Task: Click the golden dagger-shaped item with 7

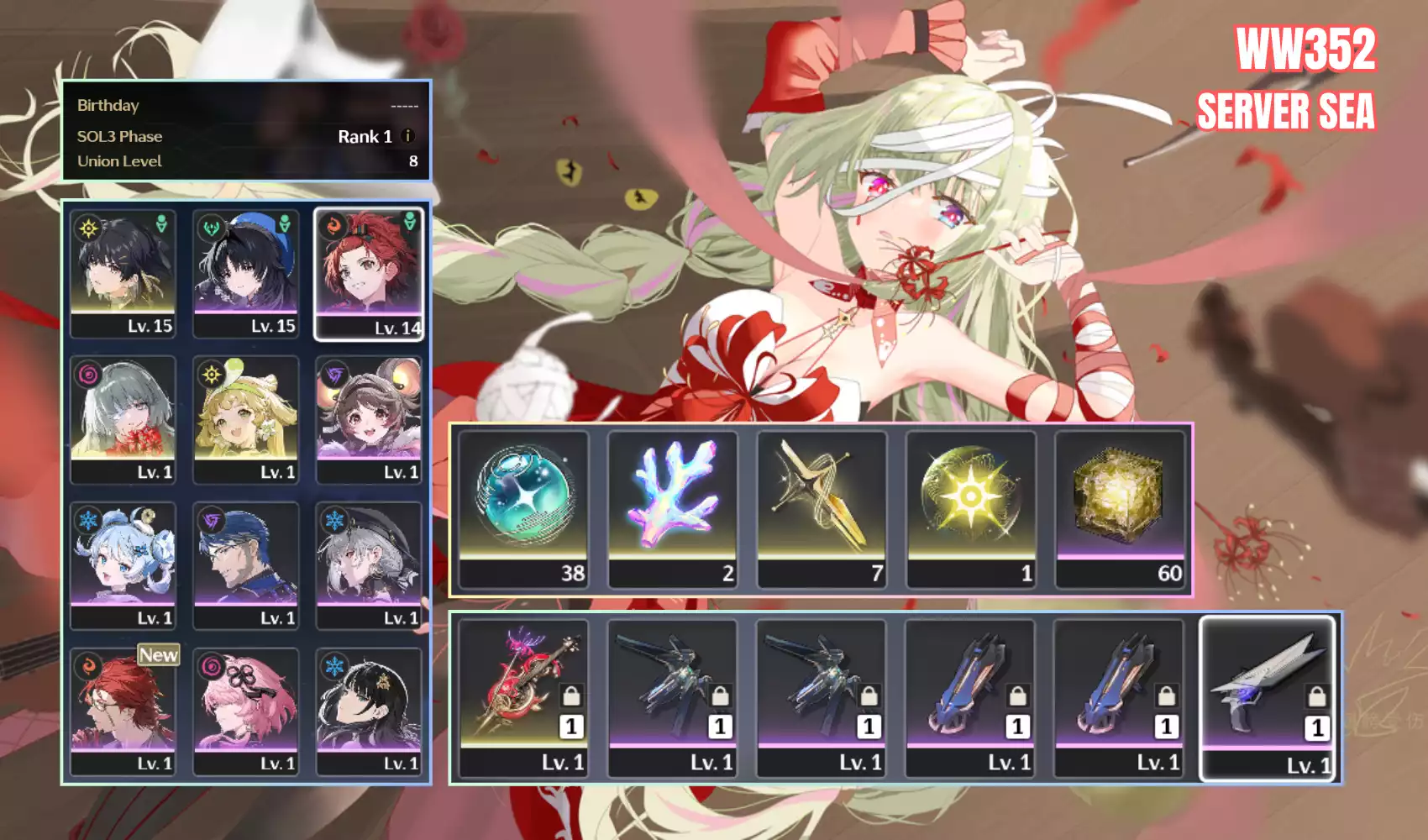Action: pos(822,508)
